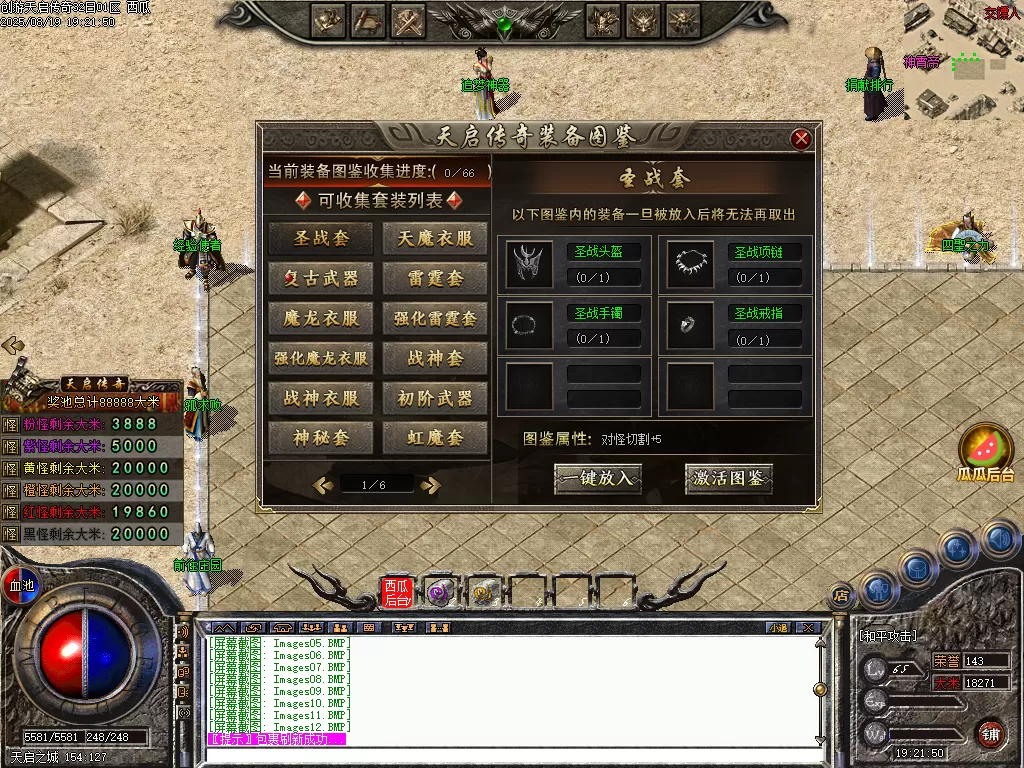Activate the codex with 激活图鉴
The width and height of the screenshot is (1024, 768).
(x=729, y=478)
